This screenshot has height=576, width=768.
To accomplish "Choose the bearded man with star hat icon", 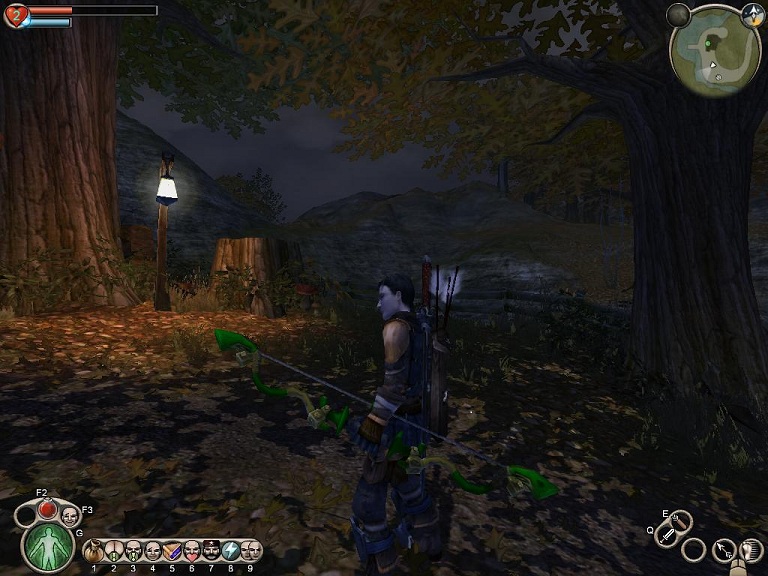I will [x=211, y=551].
